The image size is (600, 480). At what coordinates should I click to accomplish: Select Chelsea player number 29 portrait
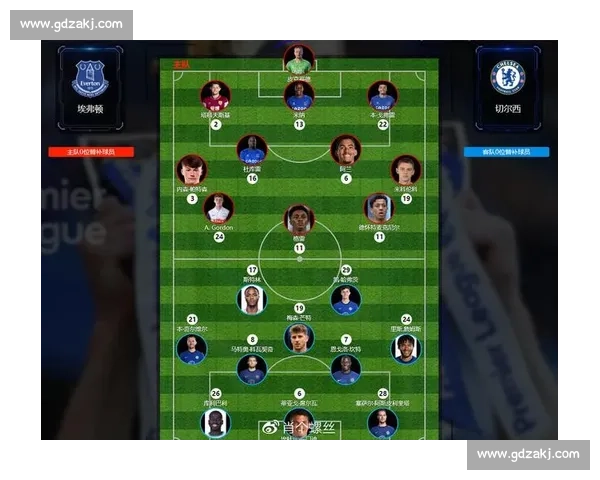pos(346,298)
